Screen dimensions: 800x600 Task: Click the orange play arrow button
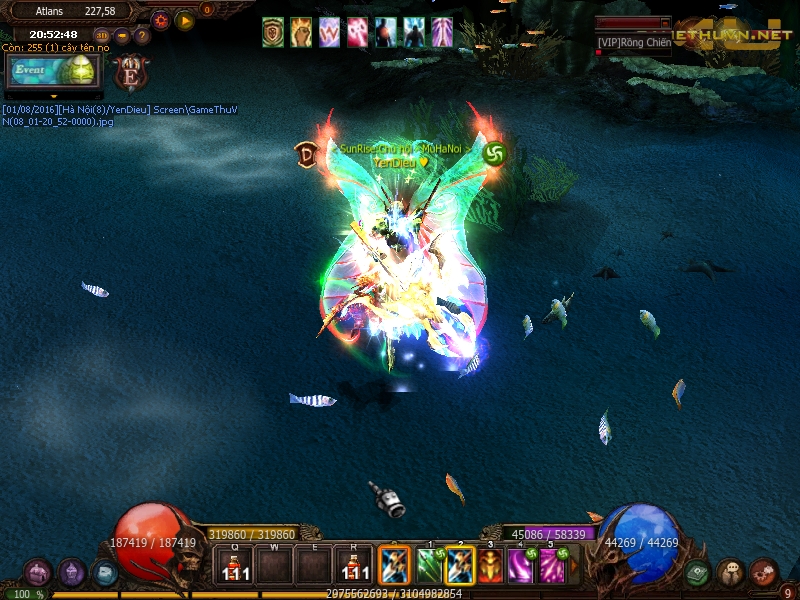(185, 20)
